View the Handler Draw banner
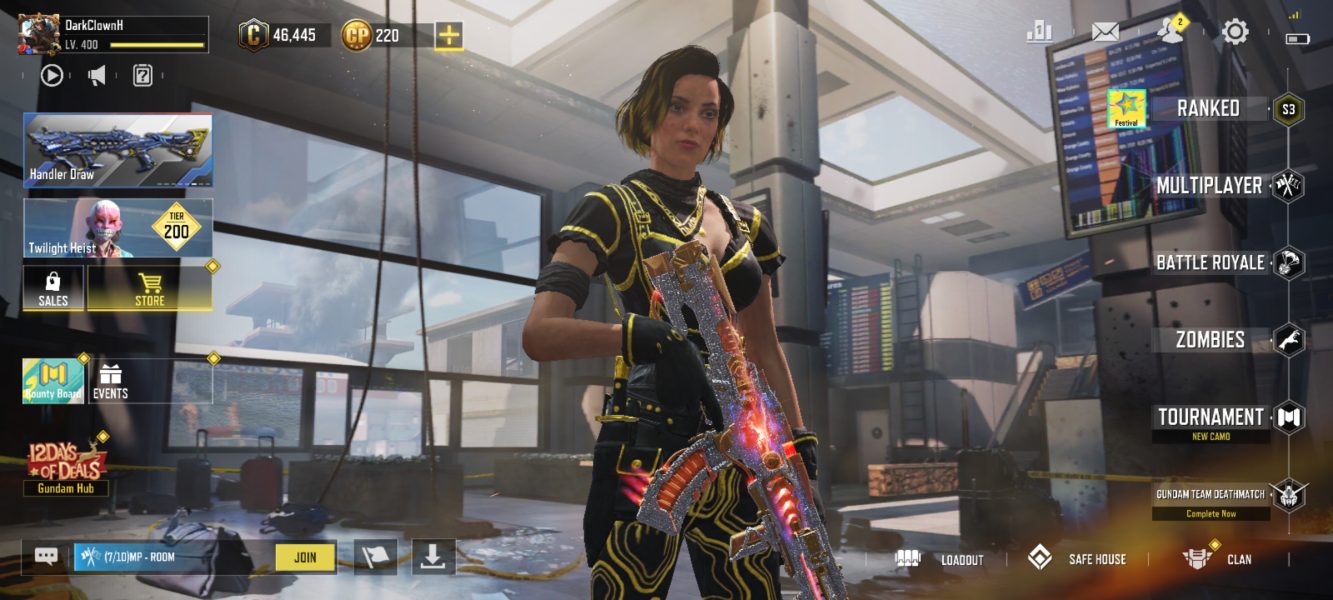1333x600 pixels. pos(118,150)
